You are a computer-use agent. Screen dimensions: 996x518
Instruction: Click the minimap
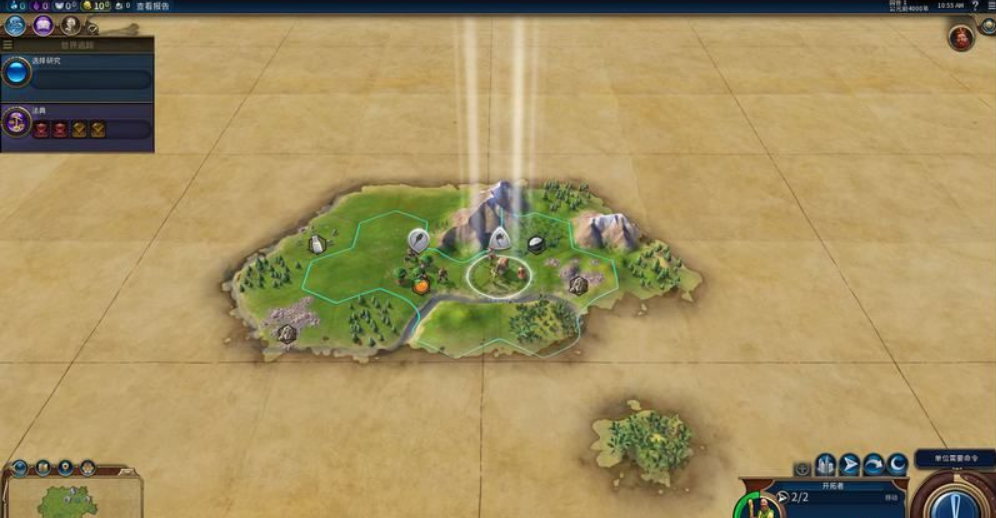pos(68,500)
